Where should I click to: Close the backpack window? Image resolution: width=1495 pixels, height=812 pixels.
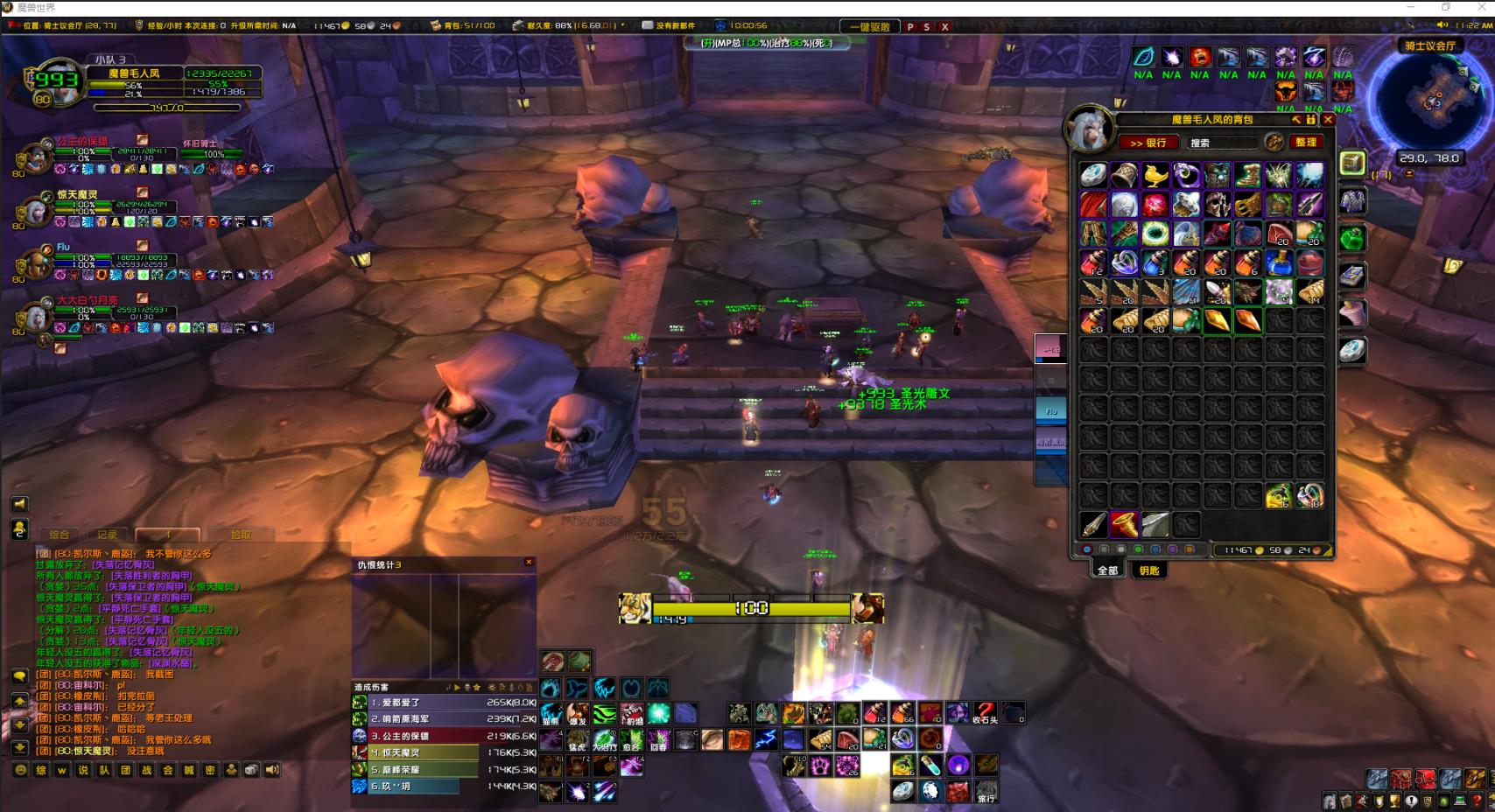pyautogui.click(x=1328, y=119)
